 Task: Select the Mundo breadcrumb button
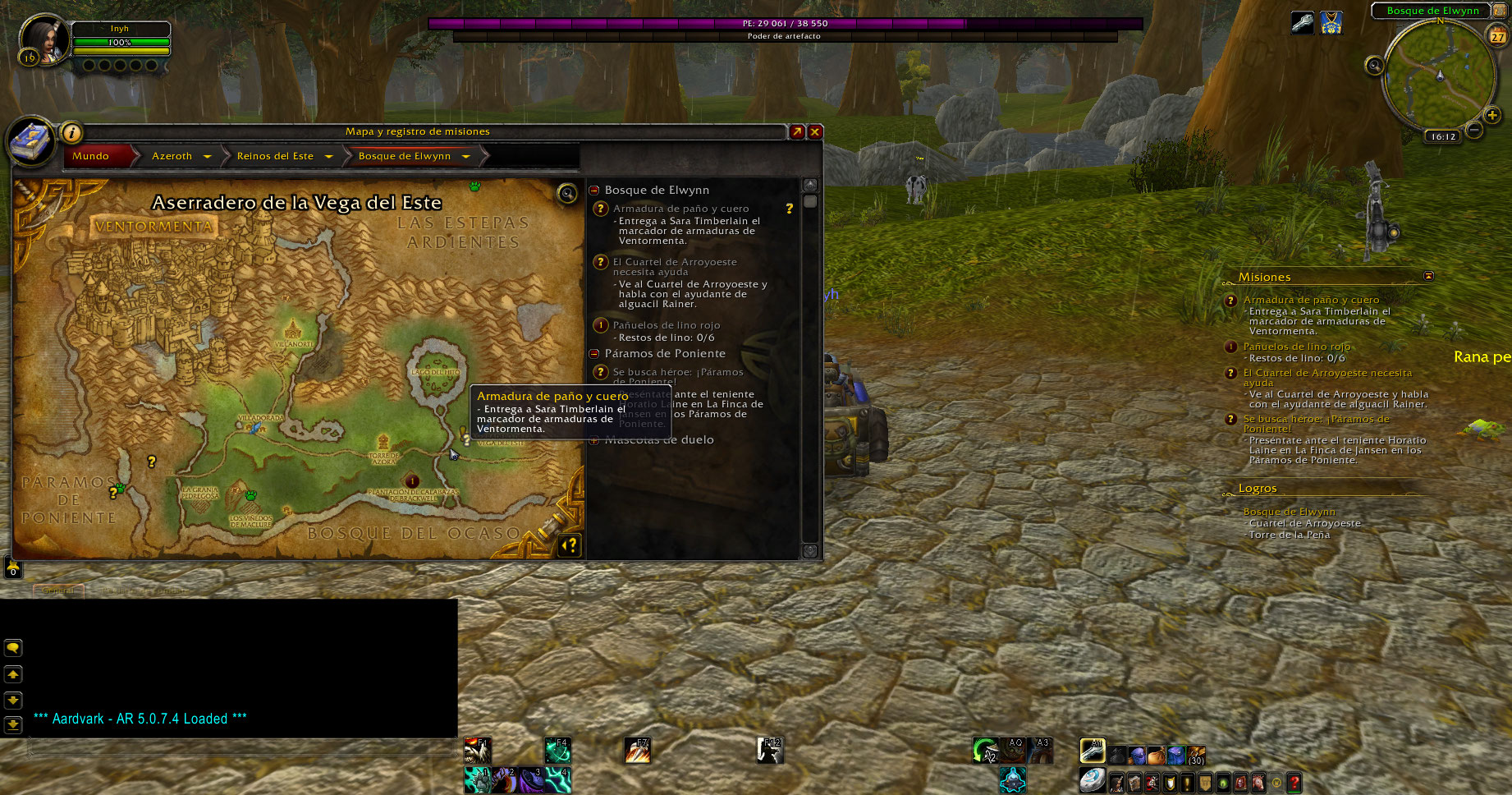pyautogui.click(x=91, y=156)
